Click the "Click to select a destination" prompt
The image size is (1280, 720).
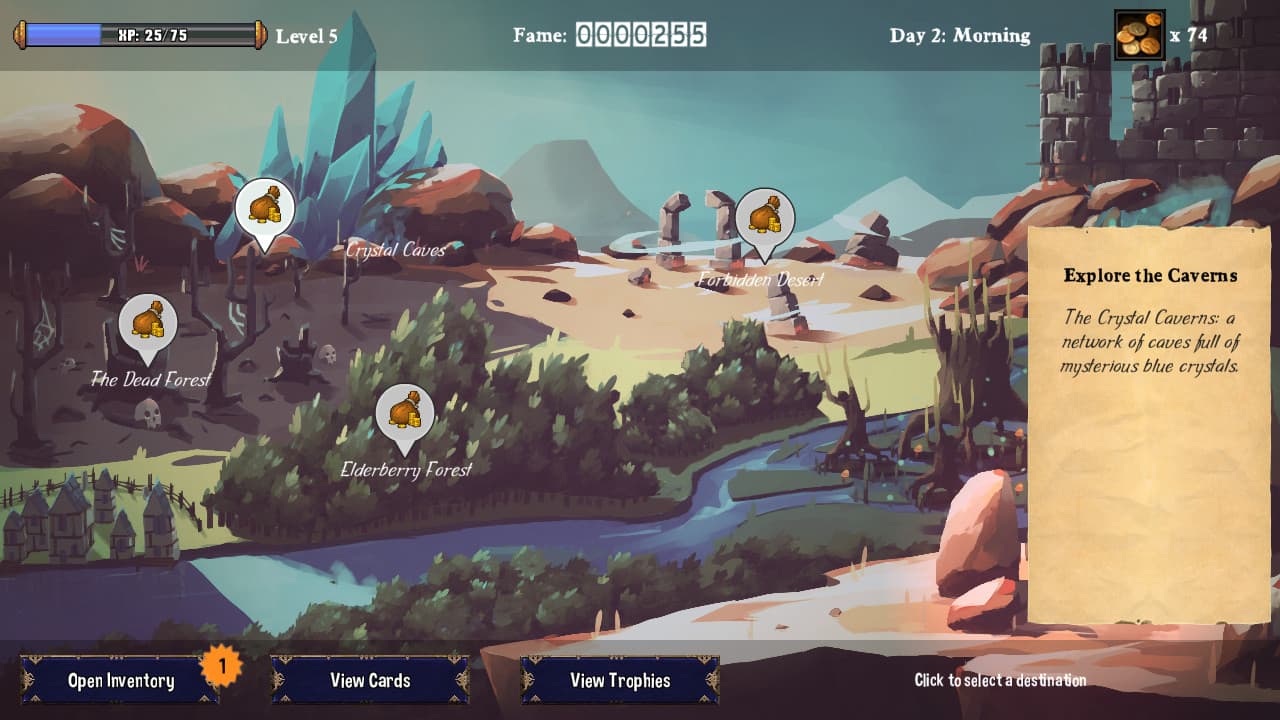[x=998, y=680]
